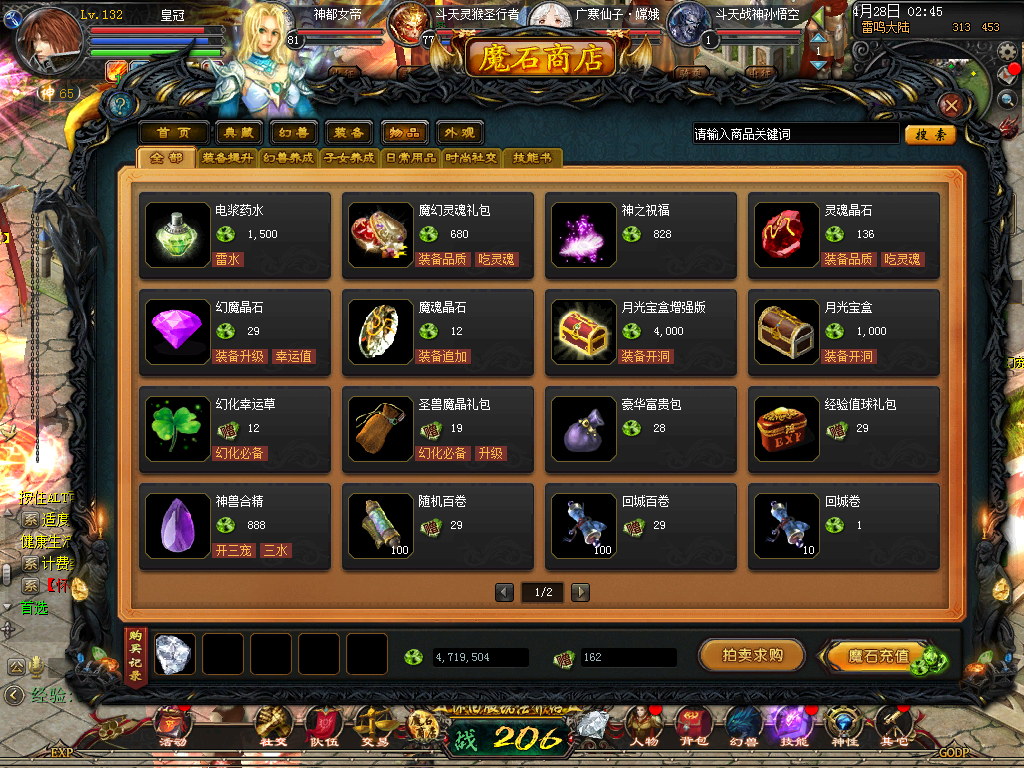Viewport: 1024px width, 768px height.
Task: Show the 日常用品 sub-tab
Action: click(410, 158)
